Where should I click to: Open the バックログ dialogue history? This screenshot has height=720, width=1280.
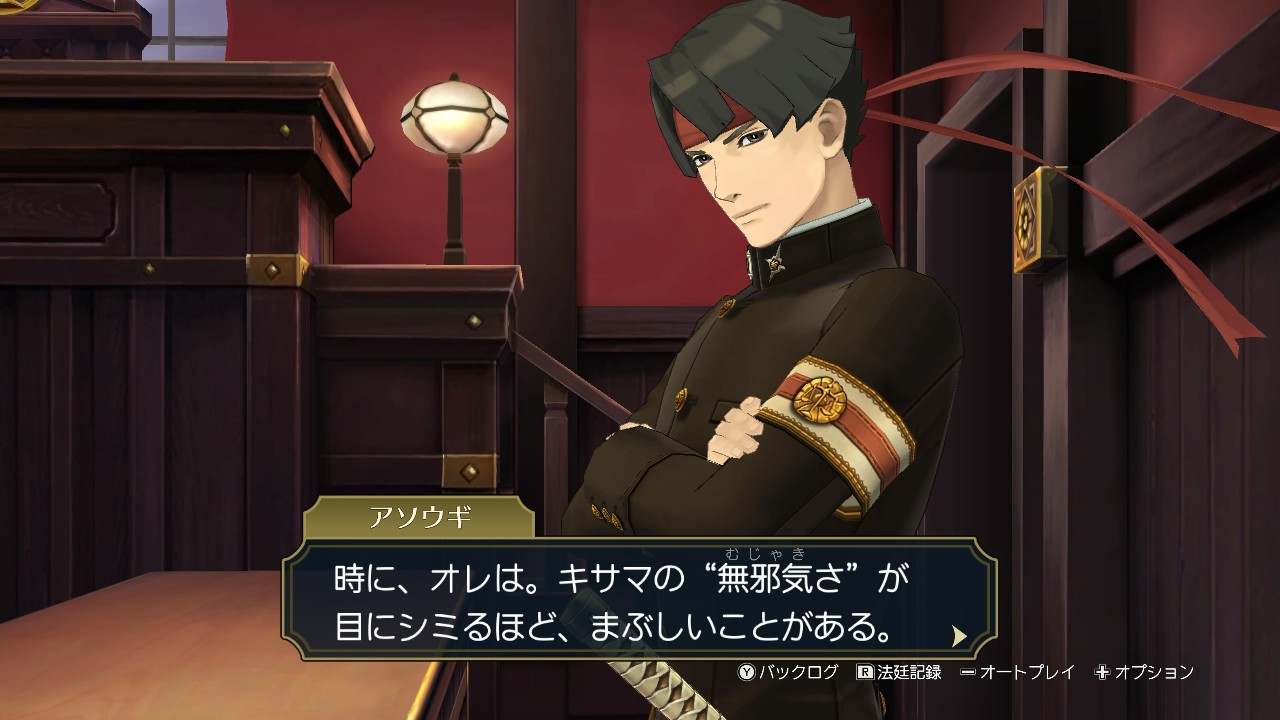pyautogui.click(x=788, y=672)
